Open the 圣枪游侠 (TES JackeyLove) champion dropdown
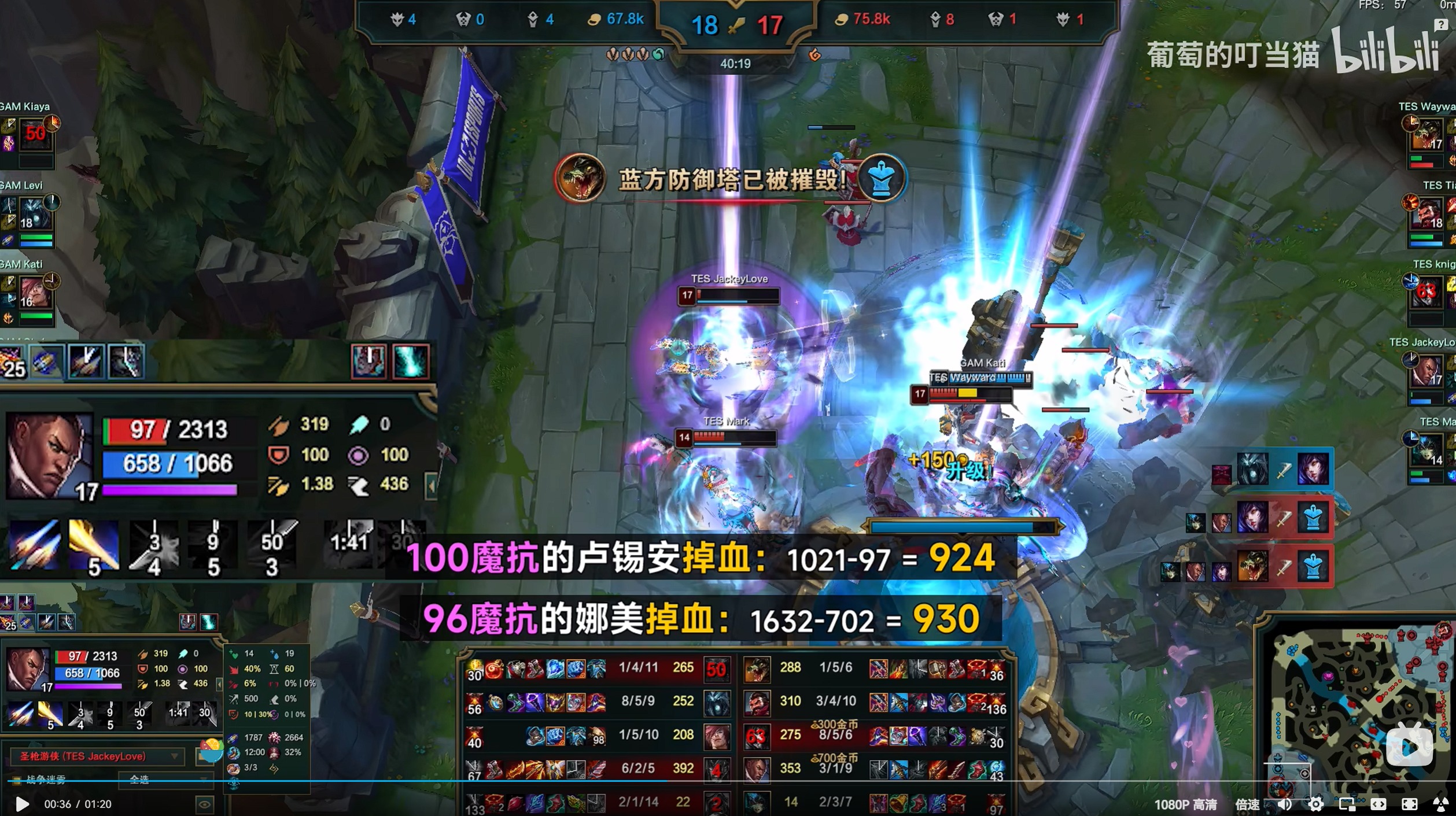Screen dimensions: 1456x816 pos(95,756)
